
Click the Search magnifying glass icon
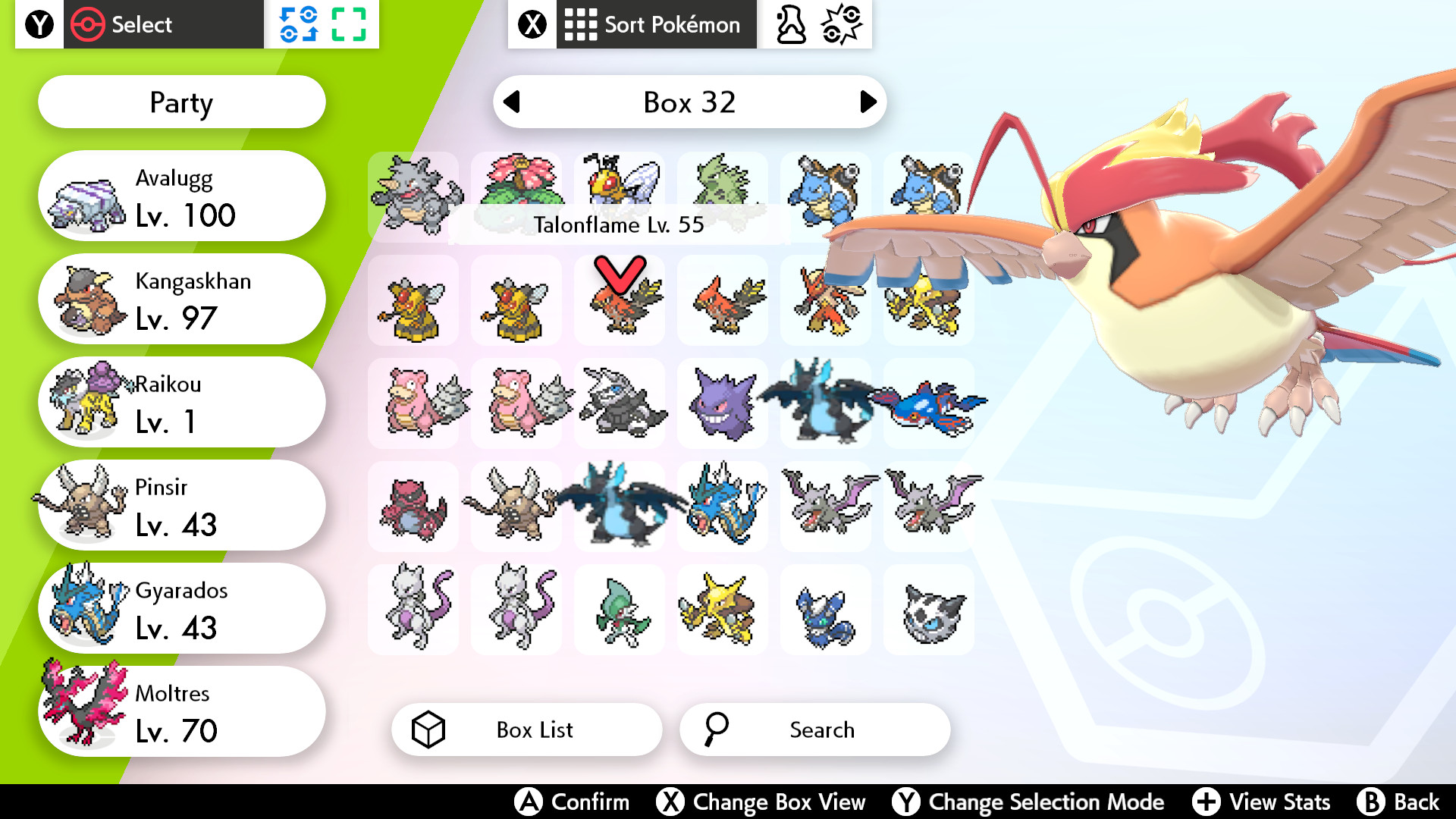[x=716, y=730]
